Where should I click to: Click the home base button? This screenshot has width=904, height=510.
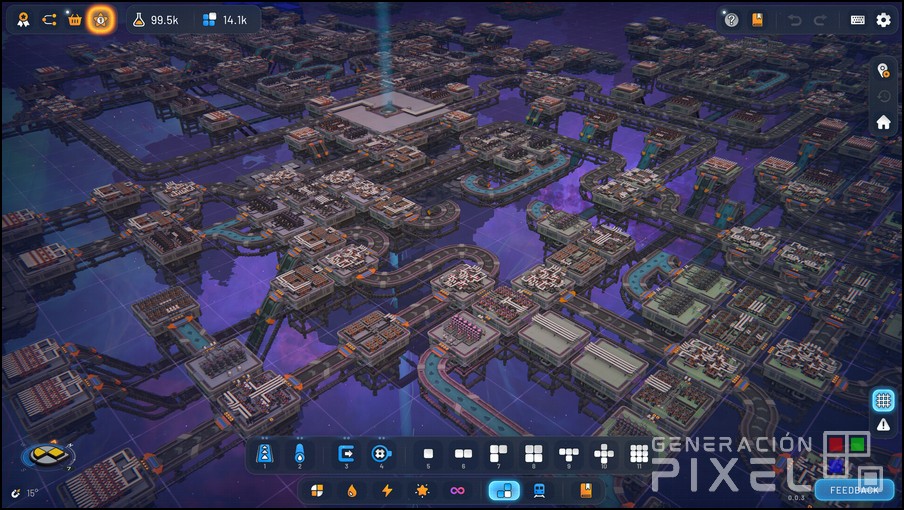pos(883,122)
